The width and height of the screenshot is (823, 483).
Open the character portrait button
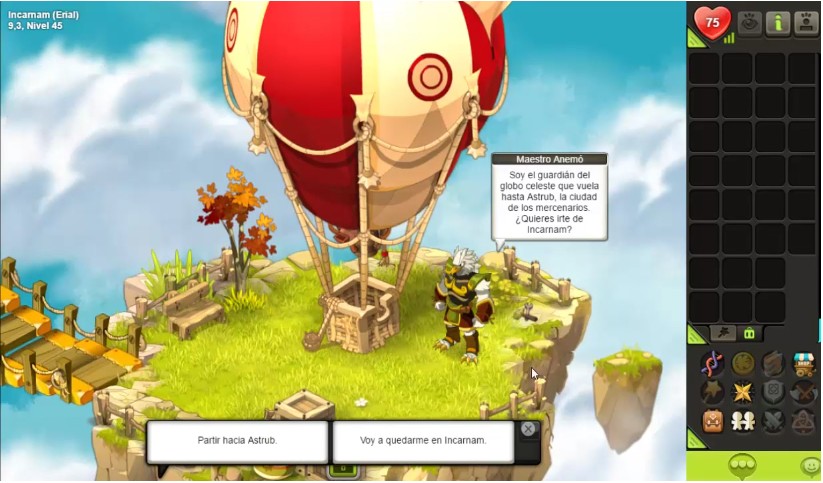click(x=807, y=23)
